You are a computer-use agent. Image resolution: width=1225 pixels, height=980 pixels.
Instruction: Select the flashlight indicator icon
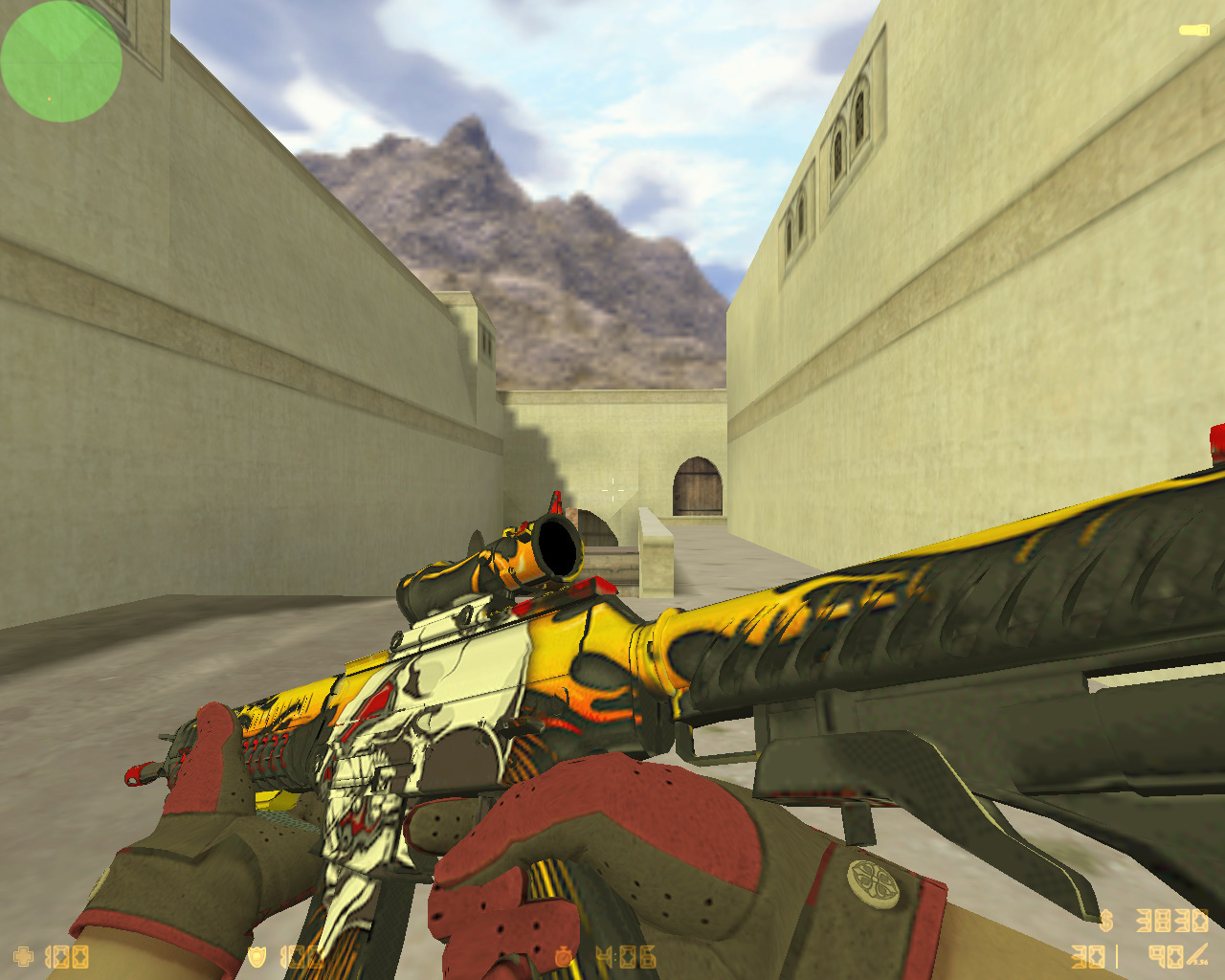click(1192, 31)
